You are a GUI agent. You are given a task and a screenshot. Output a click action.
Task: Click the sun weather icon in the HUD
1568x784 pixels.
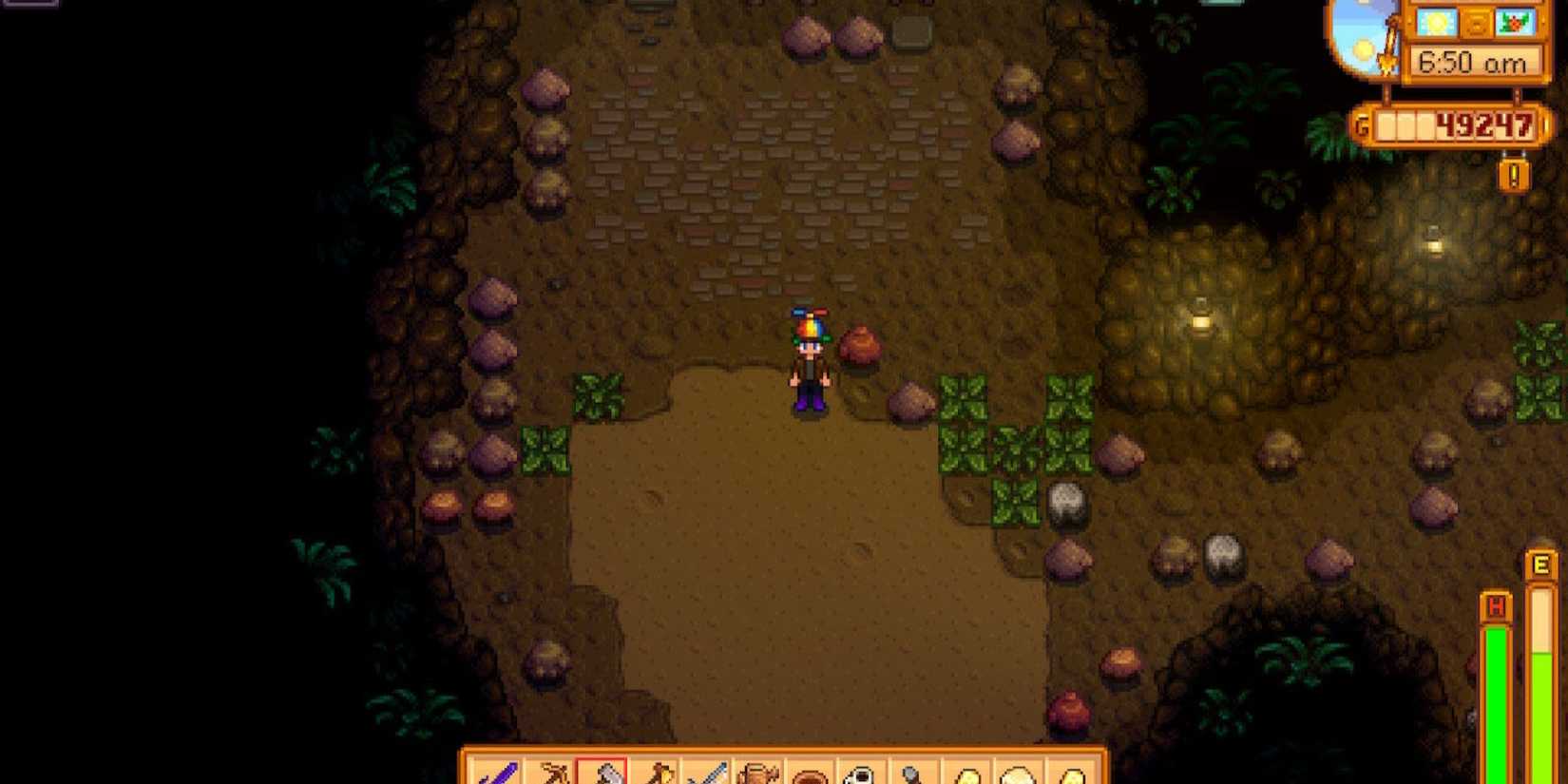tap(1434, 23)
